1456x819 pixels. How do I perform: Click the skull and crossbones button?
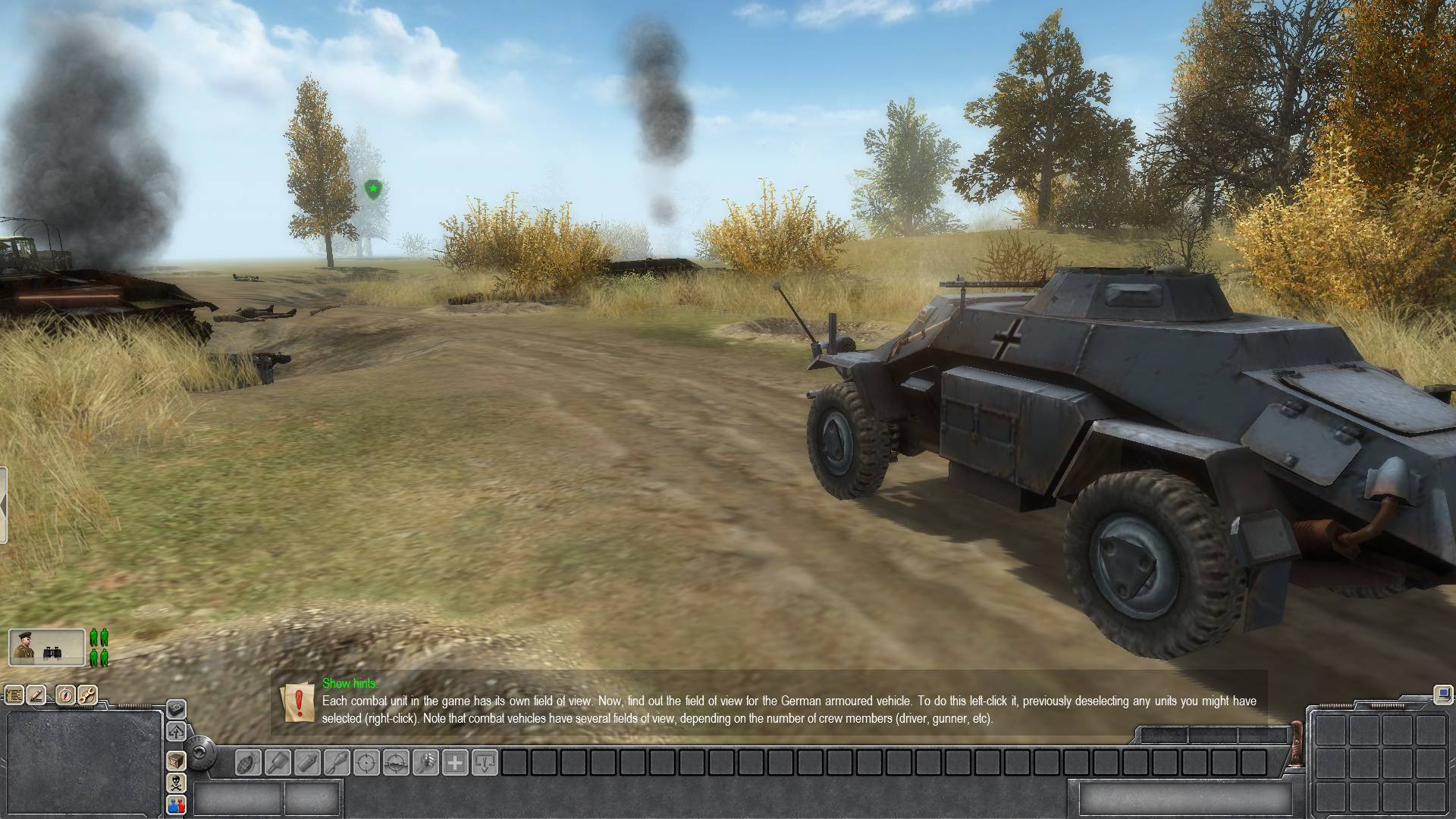tap(176, 783)
